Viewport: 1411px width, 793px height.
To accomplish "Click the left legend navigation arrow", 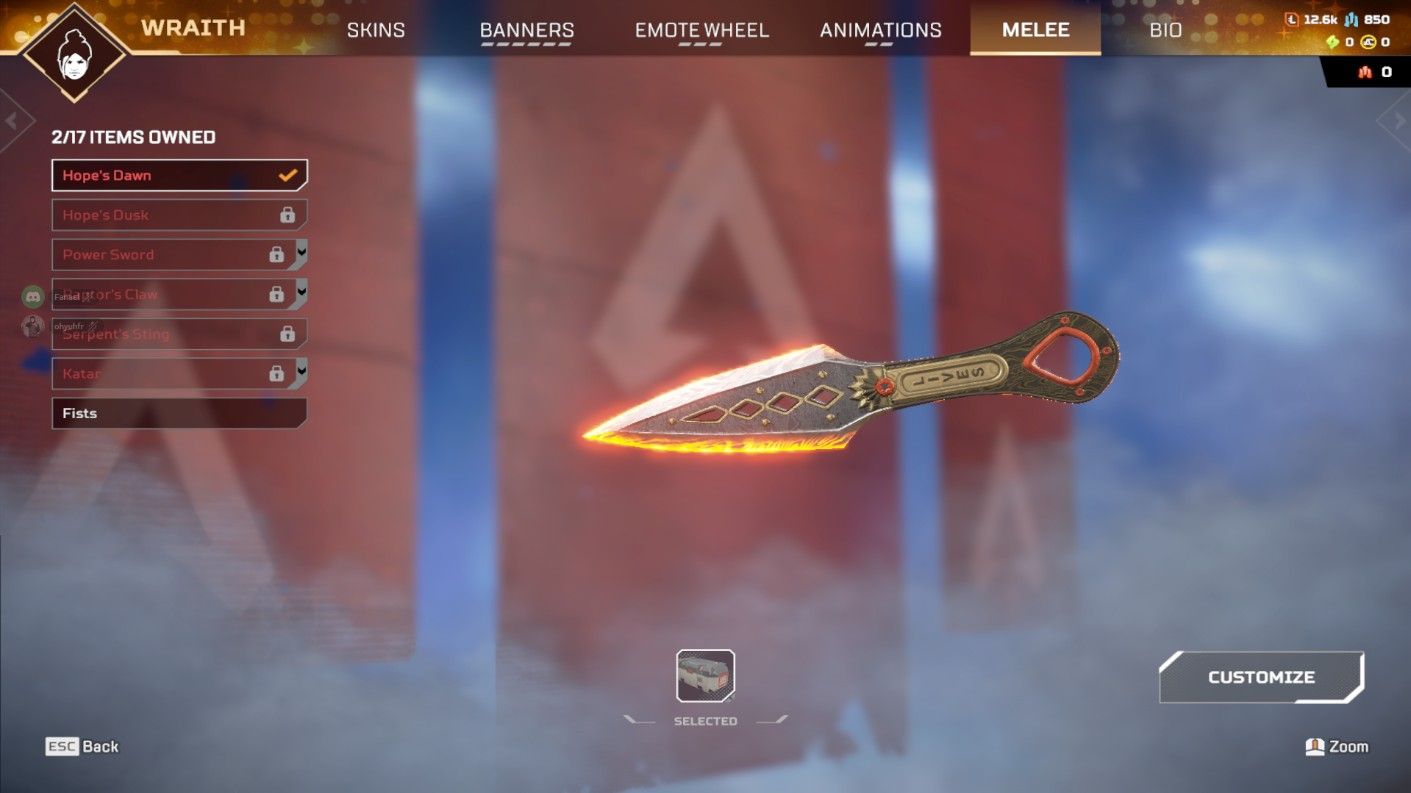I will click(x=14, y=118).
